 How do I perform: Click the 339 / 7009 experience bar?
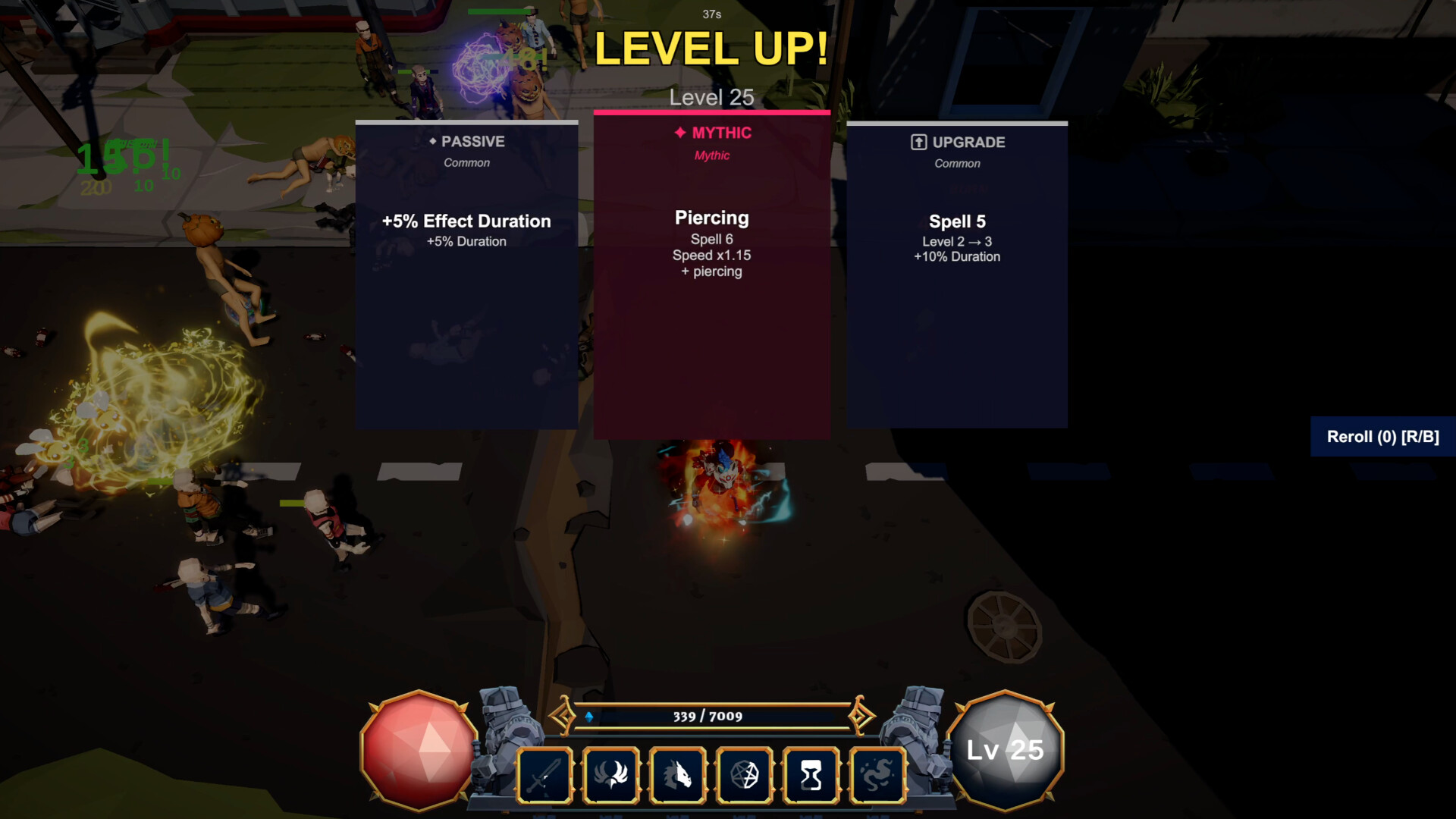(x=709, y=715)
